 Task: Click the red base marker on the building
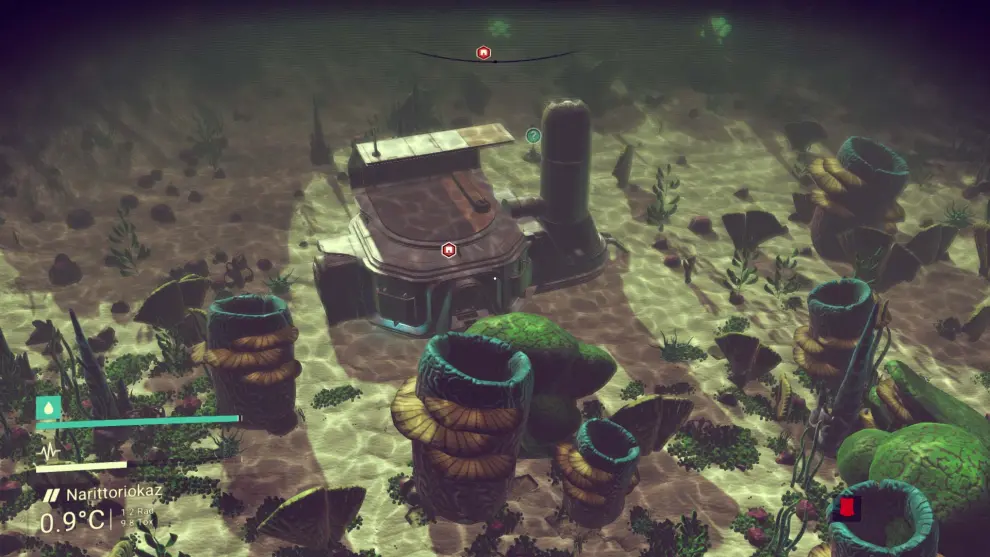pos(449,249)
